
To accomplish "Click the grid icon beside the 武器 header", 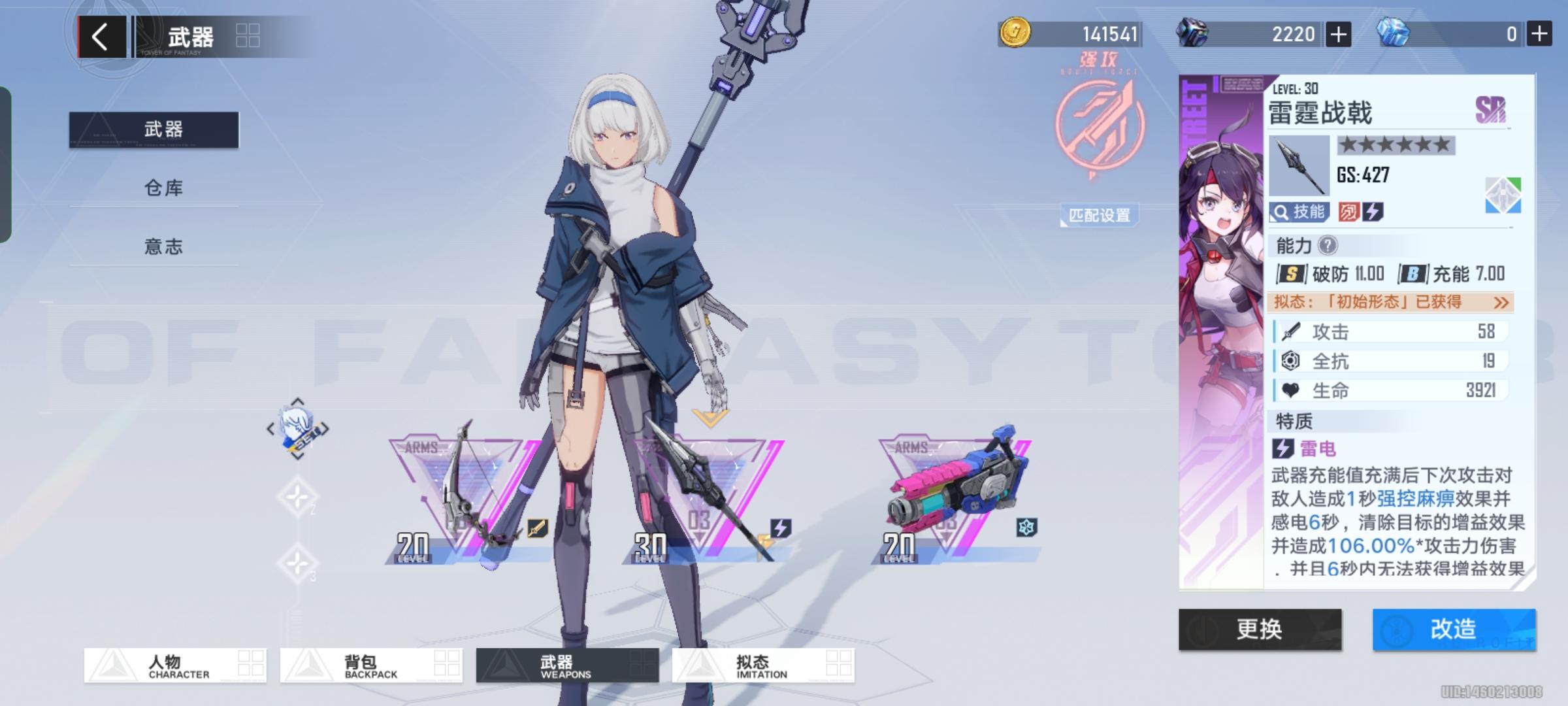I will click(x=247, y=37).
